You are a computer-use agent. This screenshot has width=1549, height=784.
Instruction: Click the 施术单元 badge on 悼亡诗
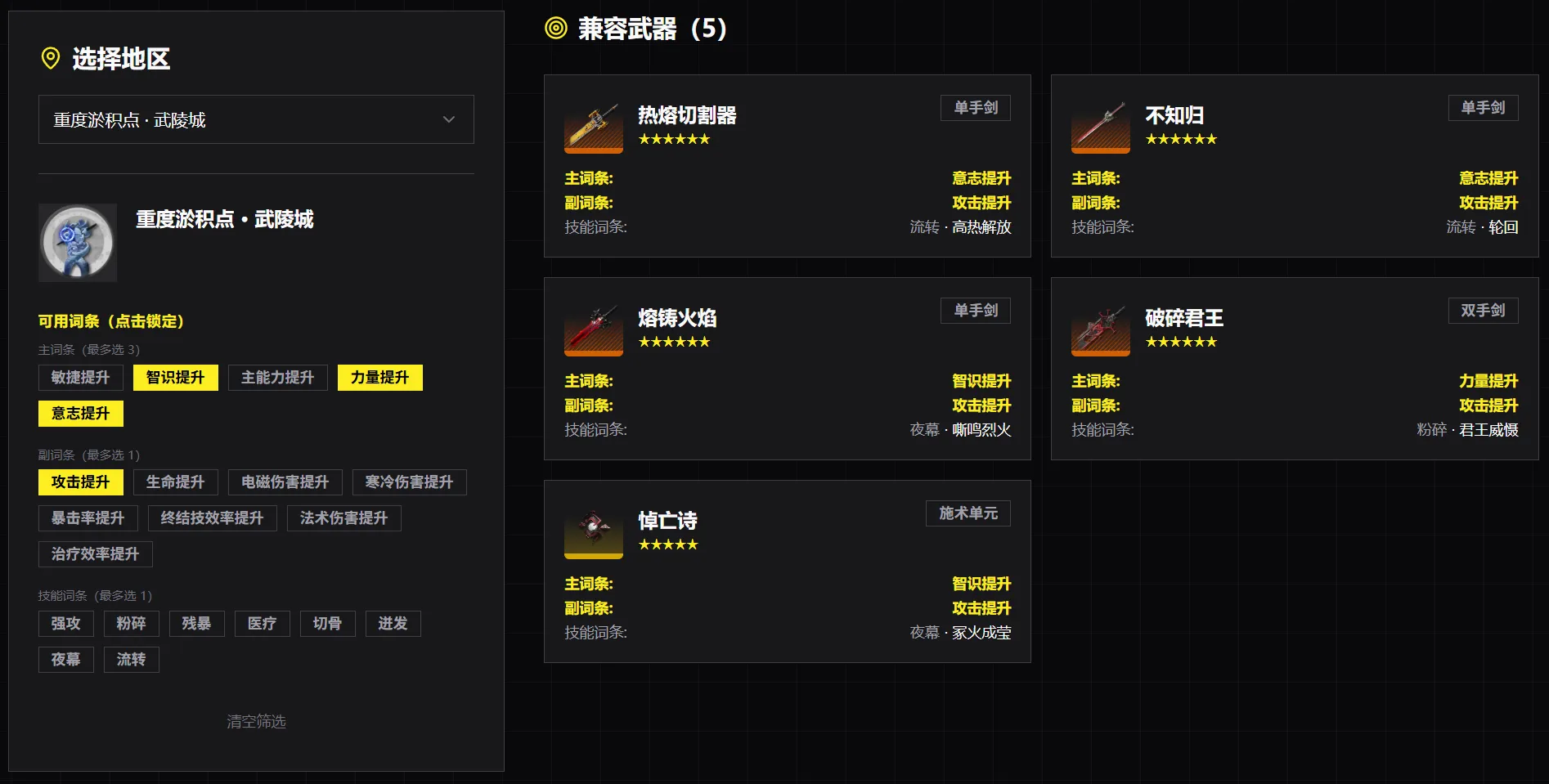[x=968, y=513]
